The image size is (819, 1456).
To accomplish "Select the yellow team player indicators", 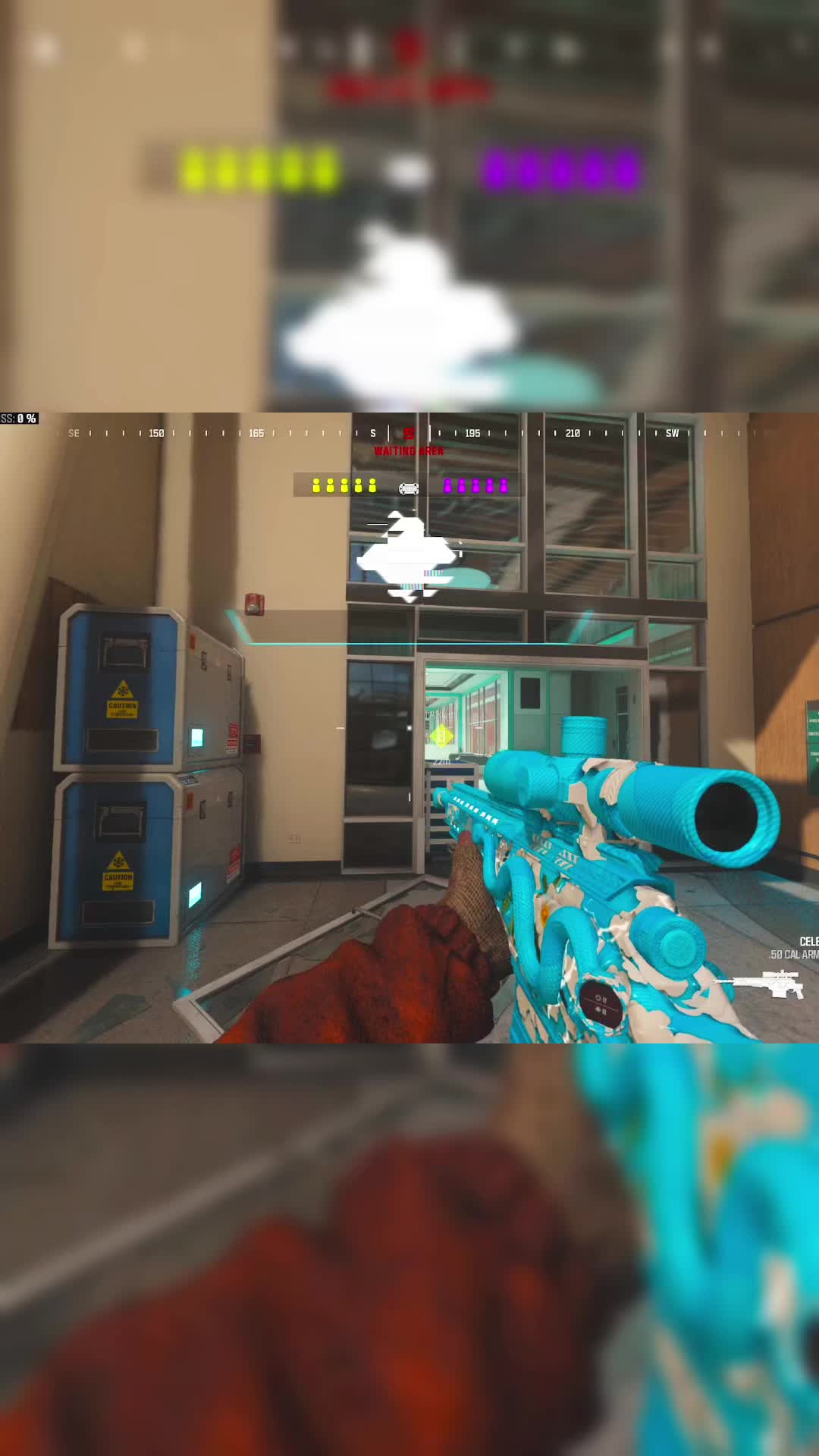I will pos(344,485).
